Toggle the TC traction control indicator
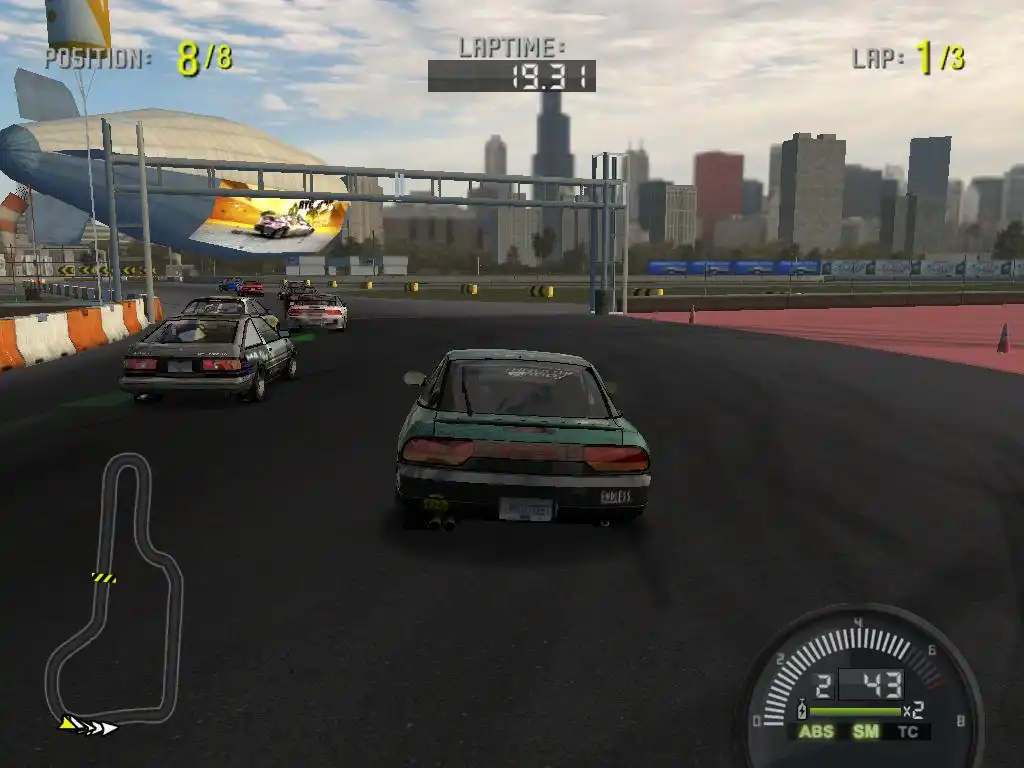 pyautogui.click(x=908, y=732)
